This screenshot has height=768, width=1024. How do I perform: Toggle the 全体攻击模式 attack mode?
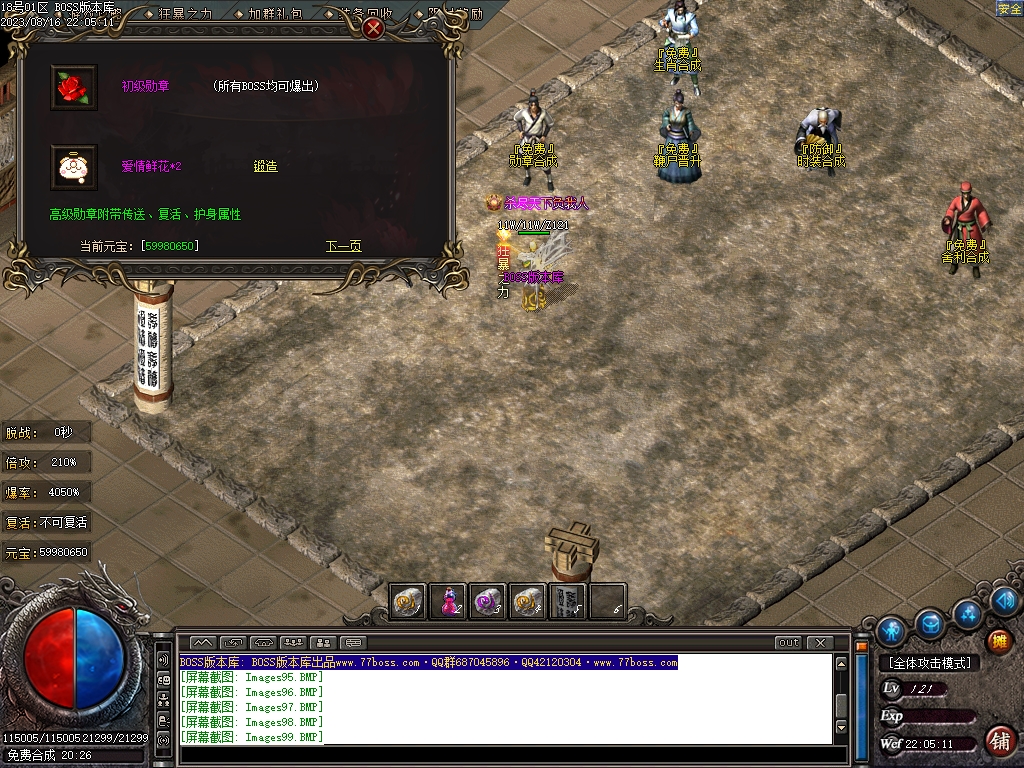[x=929, y=663]
